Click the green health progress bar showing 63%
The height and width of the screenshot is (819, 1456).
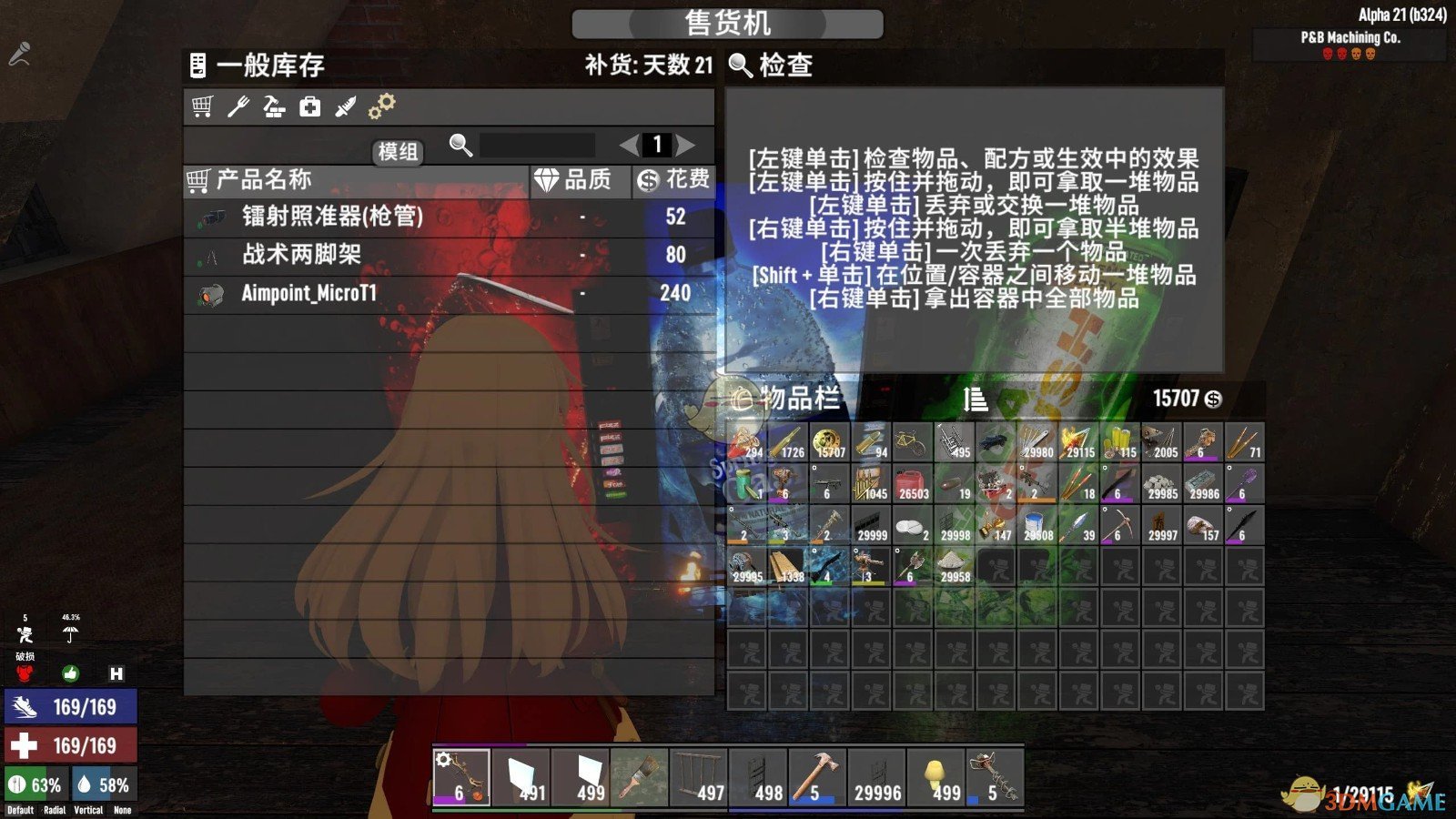click(x=36, y=782)
